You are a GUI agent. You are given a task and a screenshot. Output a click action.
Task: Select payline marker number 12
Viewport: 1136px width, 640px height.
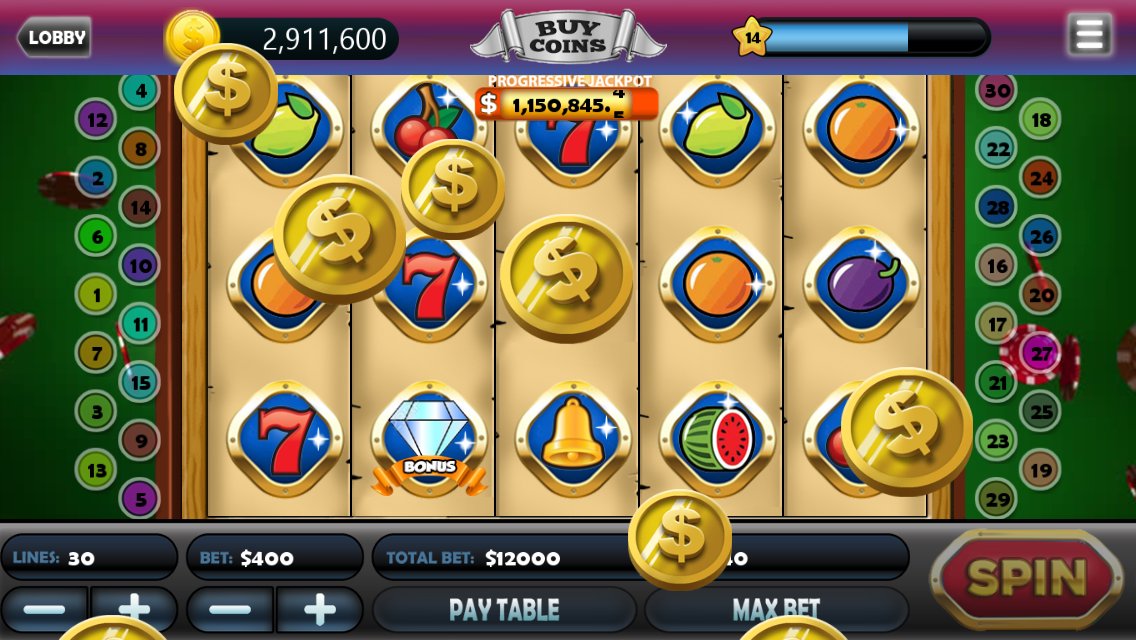(x=97, y=120)
